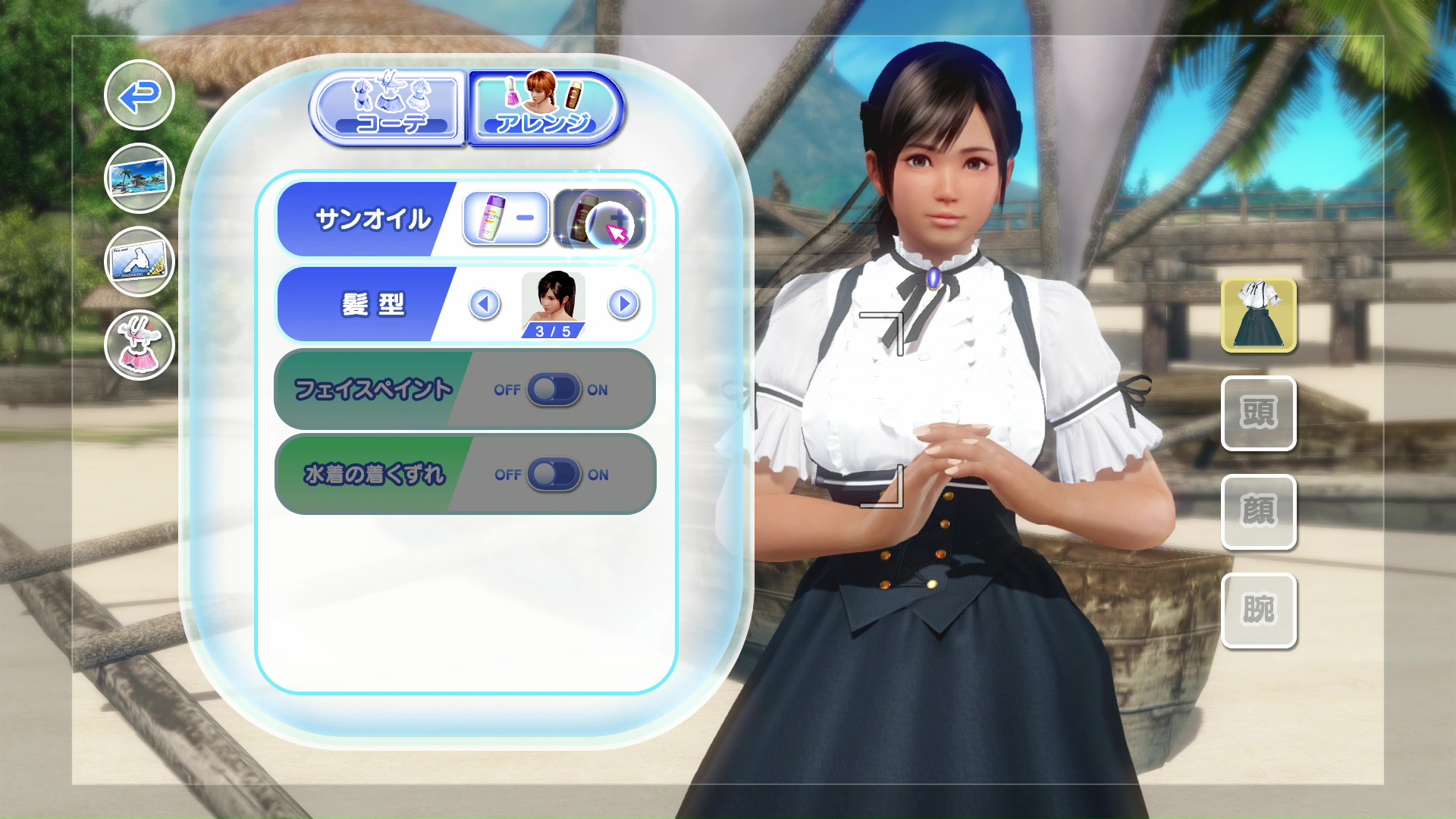Click the left arrow to change hairstyle

coord(485,304)
